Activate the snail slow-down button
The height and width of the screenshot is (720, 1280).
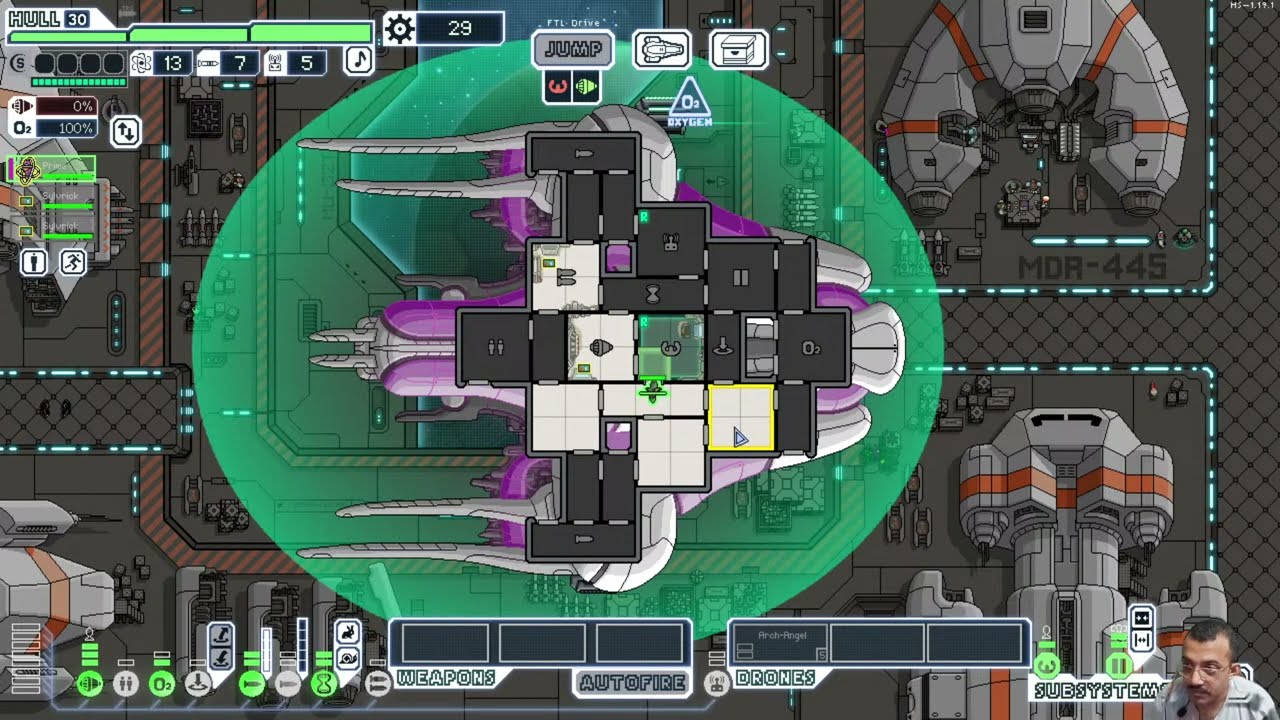[x=347, y=658]
